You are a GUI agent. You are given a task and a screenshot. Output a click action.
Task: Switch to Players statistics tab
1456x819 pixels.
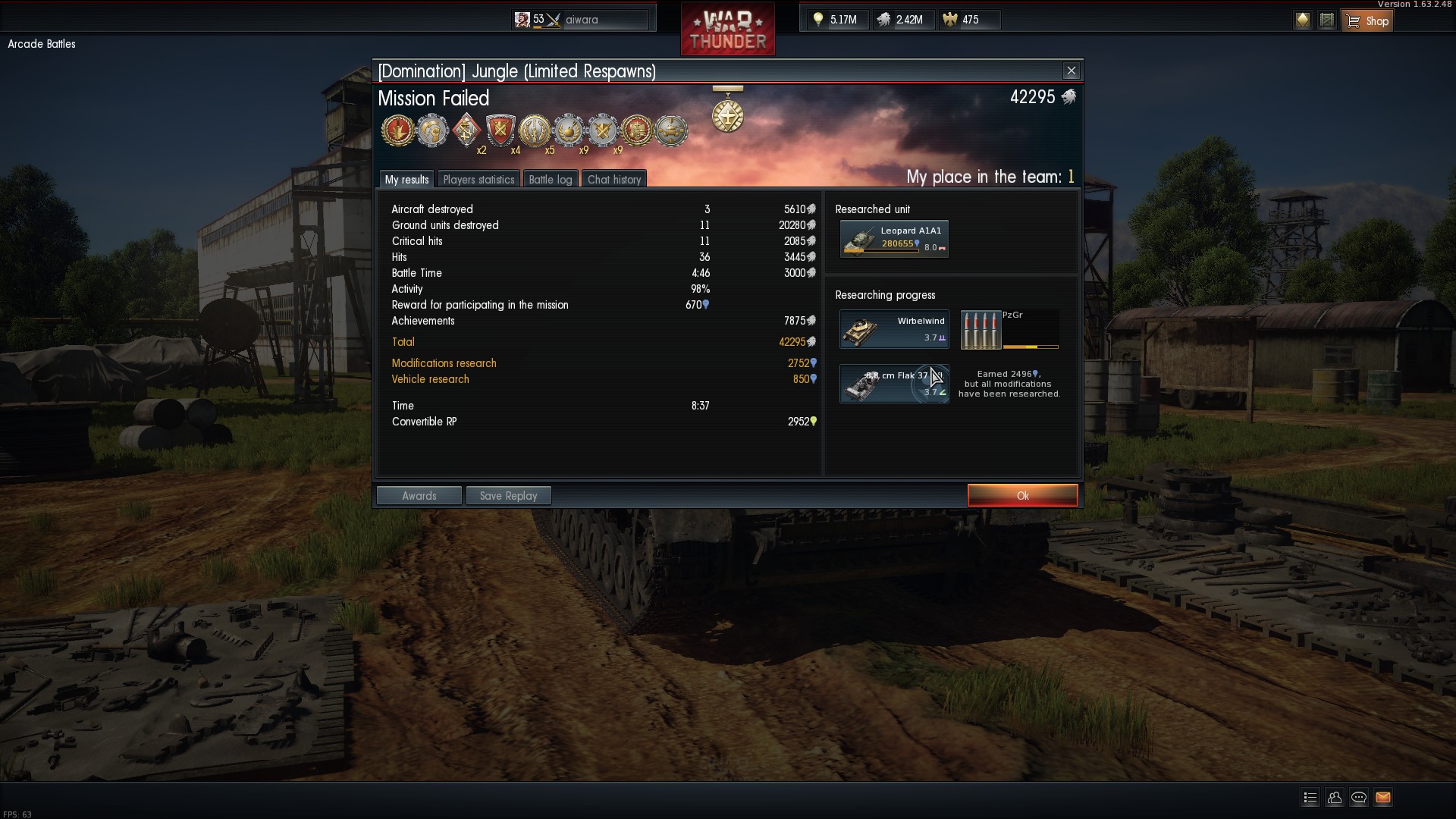click(479, 179)
